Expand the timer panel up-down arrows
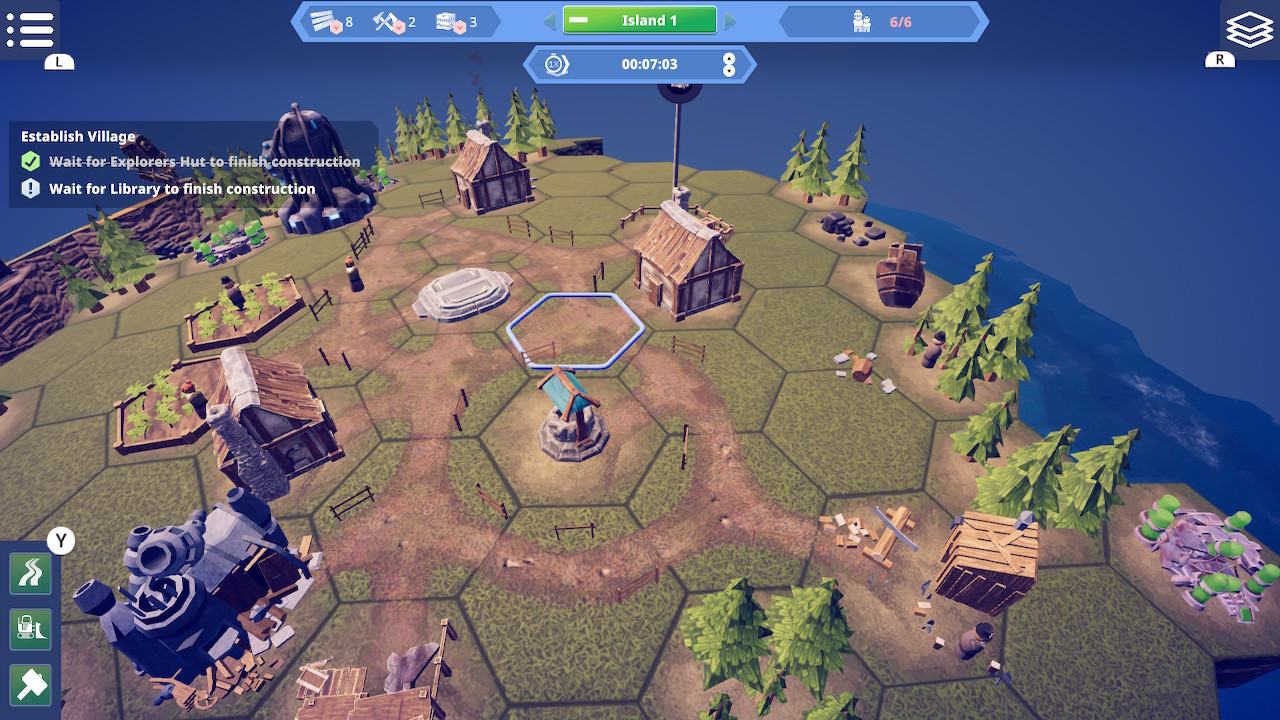The width and height of the screenshot is (1280, 720). coord(729,65)
